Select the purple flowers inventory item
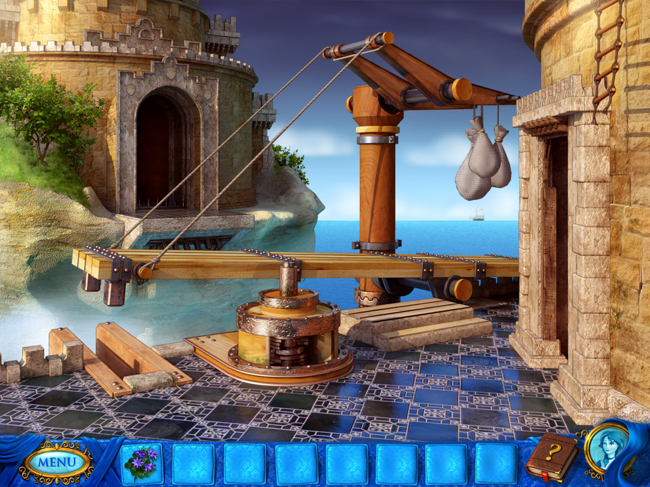This screenshot has height=487, width=650. click(141, 463)
